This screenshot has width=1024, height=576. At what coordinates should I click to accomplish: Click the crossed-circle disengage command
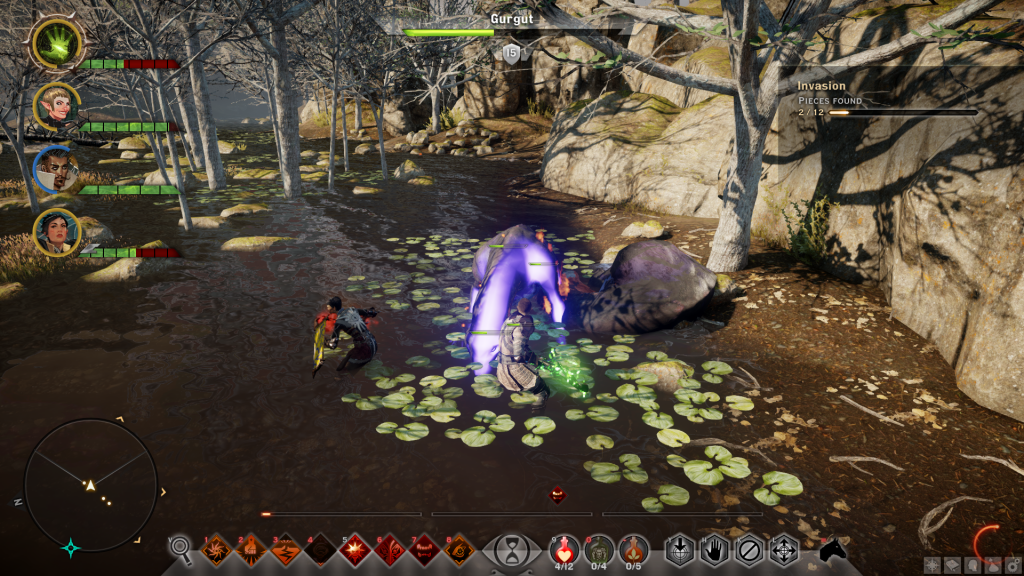[x=749, y=550]
